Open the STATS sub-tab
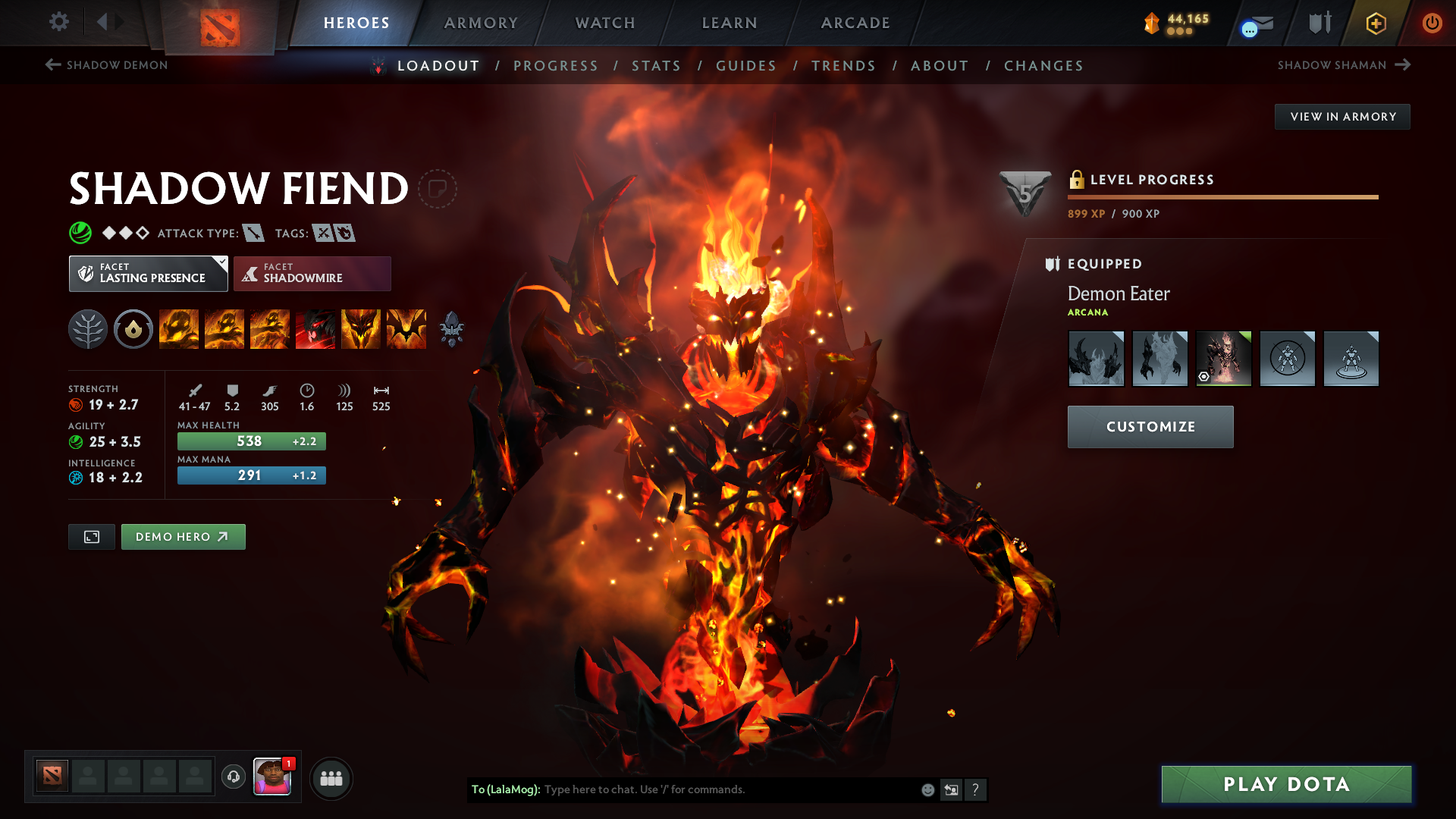The width and height of the screenshot is (1456, 819). click(657, 66)
